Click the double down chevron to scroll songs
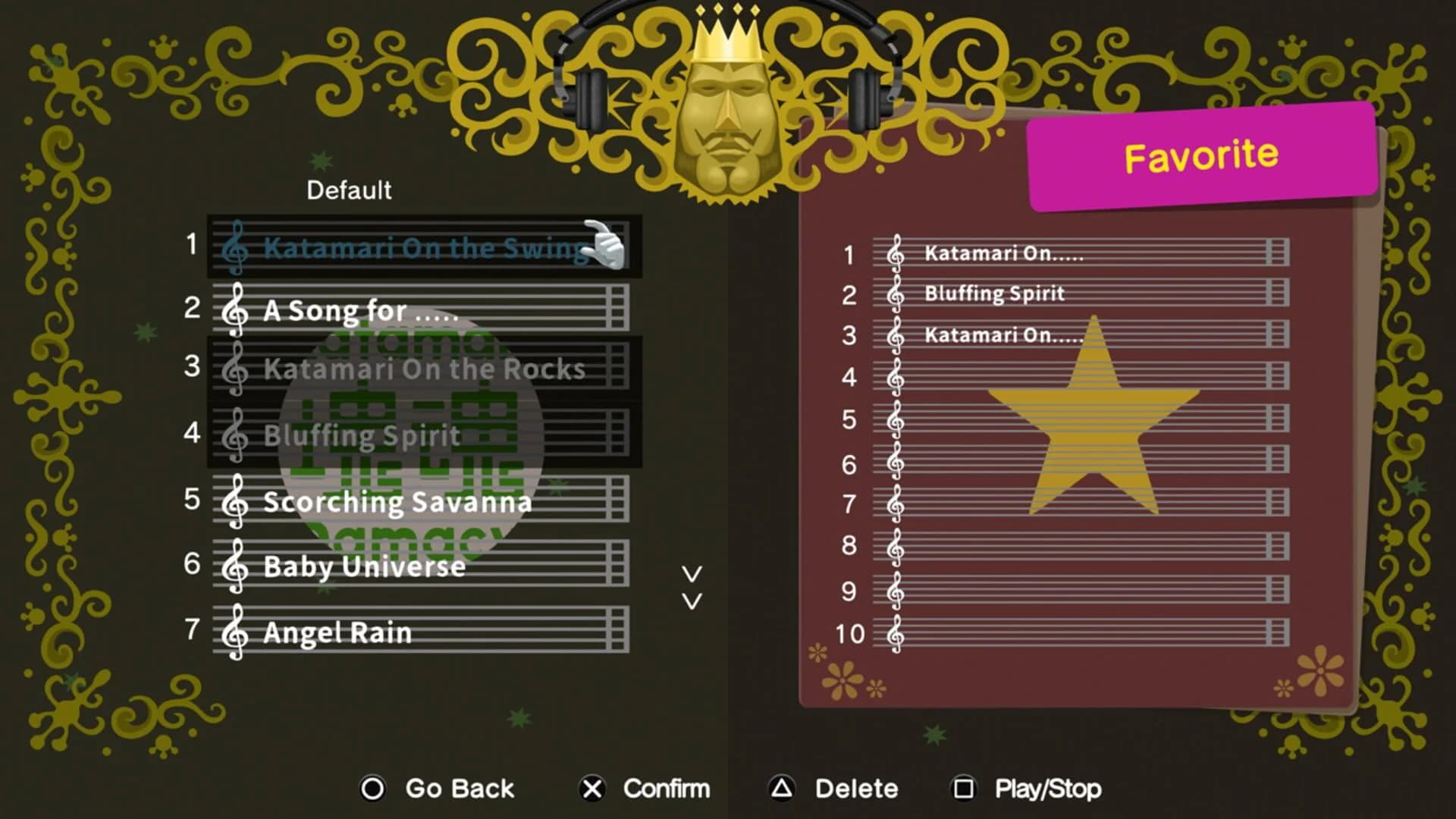1456x819 pixels. pyautogui.click(x=691, y=588)
